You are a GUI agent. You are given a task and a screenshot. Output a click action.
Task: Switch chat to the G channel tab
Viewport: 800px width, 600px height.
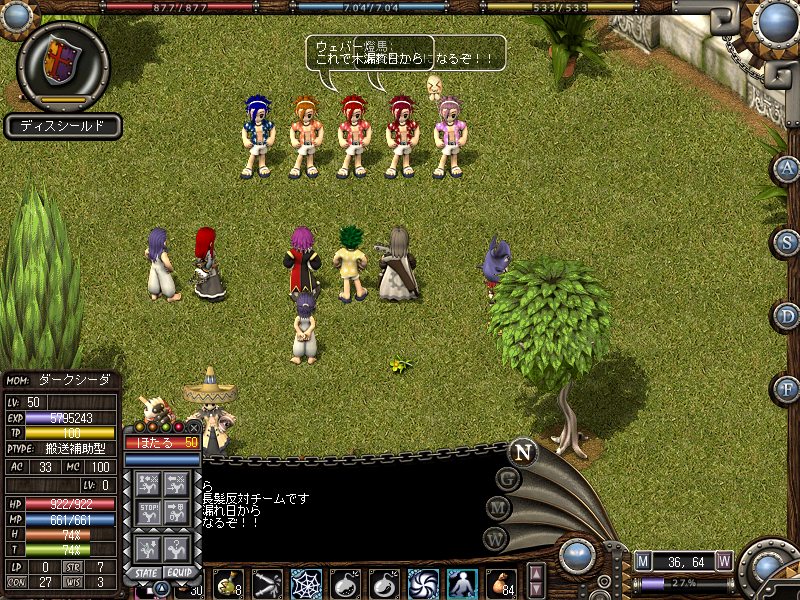[508, 479]
